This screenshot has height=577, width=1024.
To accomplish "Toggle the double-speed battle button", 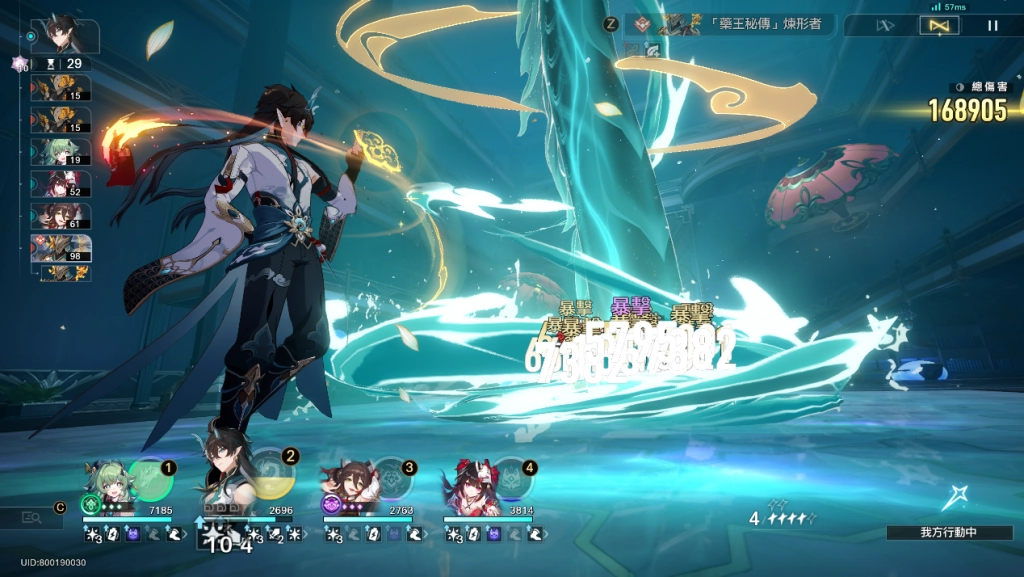I will click(884, 25).
